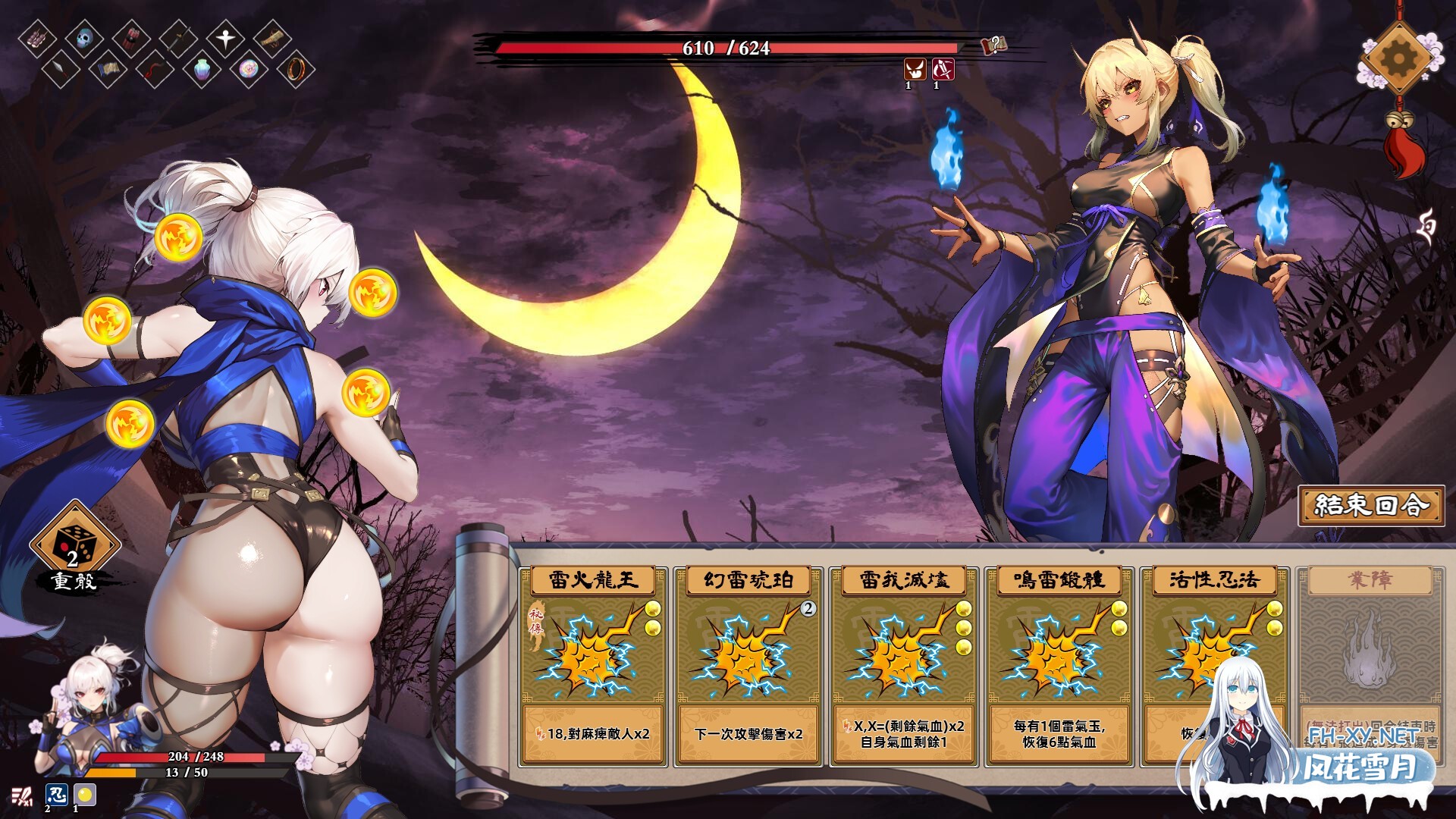Inspect the 忍 buff icon

(56, 795)
